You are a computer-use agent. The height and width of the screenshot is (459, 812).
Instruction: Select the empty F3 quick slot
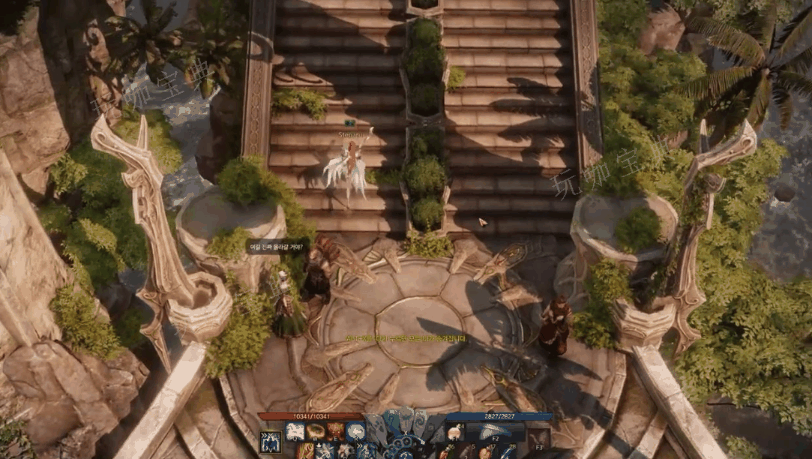pyautogui.click(x=538, y=438)
